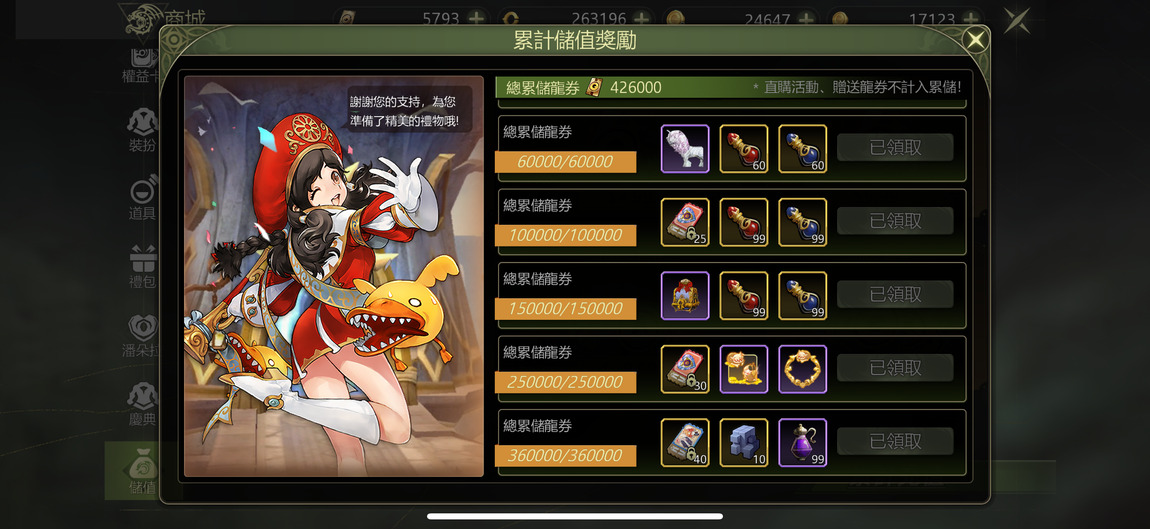Open the 道具 shop category
This screenshot has width=1150, height=529.
coord(142,198)
